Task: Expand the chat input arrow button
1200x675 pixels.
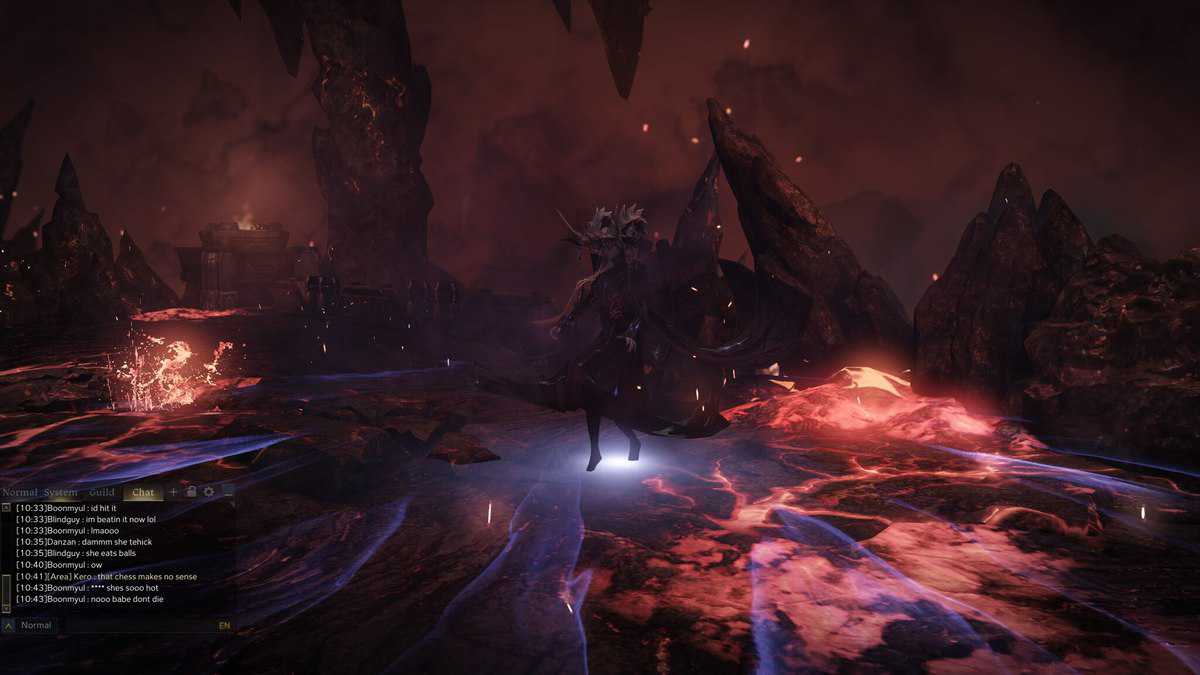Action: 8,625
